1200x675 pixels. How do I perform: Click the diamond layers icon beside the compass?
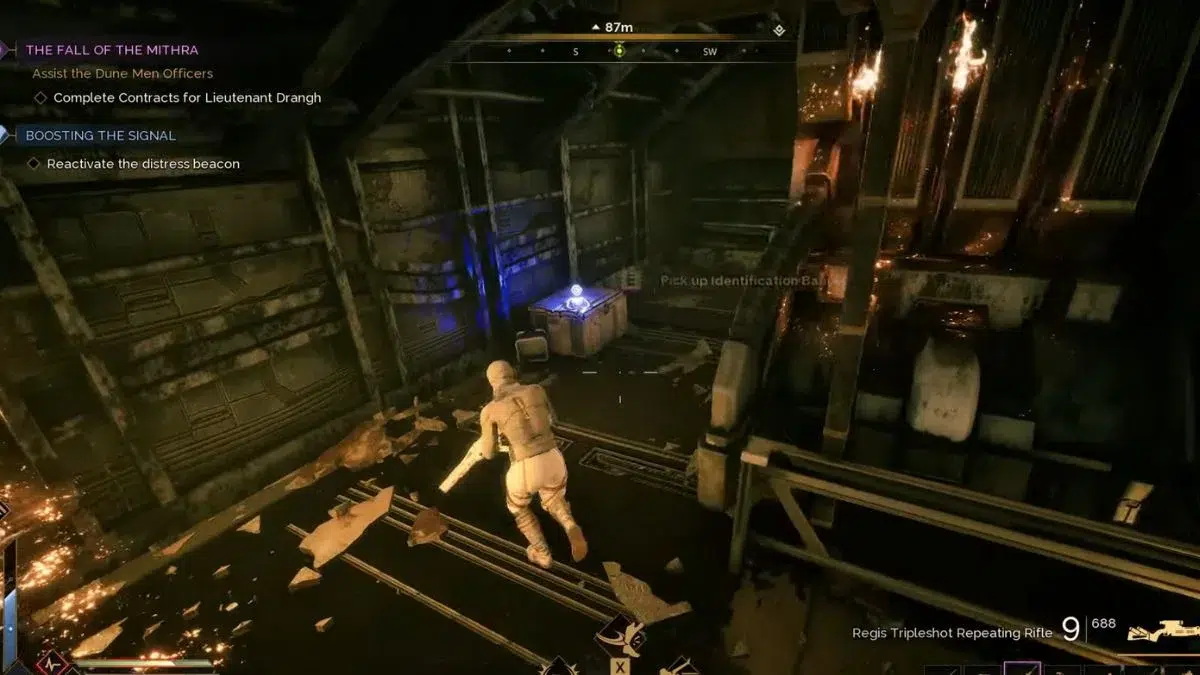point(779,30)
